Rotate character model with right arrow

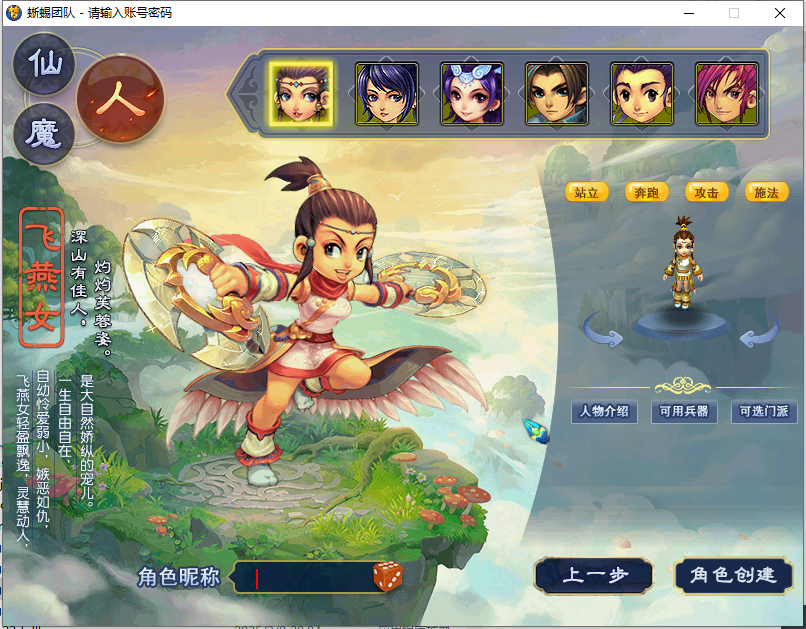click(757, 335)
